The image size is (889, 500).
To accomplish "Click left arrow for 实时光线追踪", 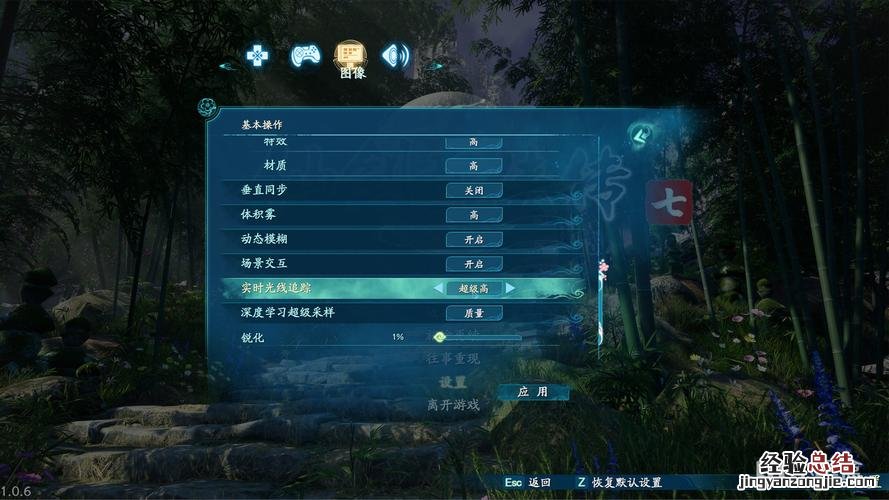I will (x=437, y=288).
